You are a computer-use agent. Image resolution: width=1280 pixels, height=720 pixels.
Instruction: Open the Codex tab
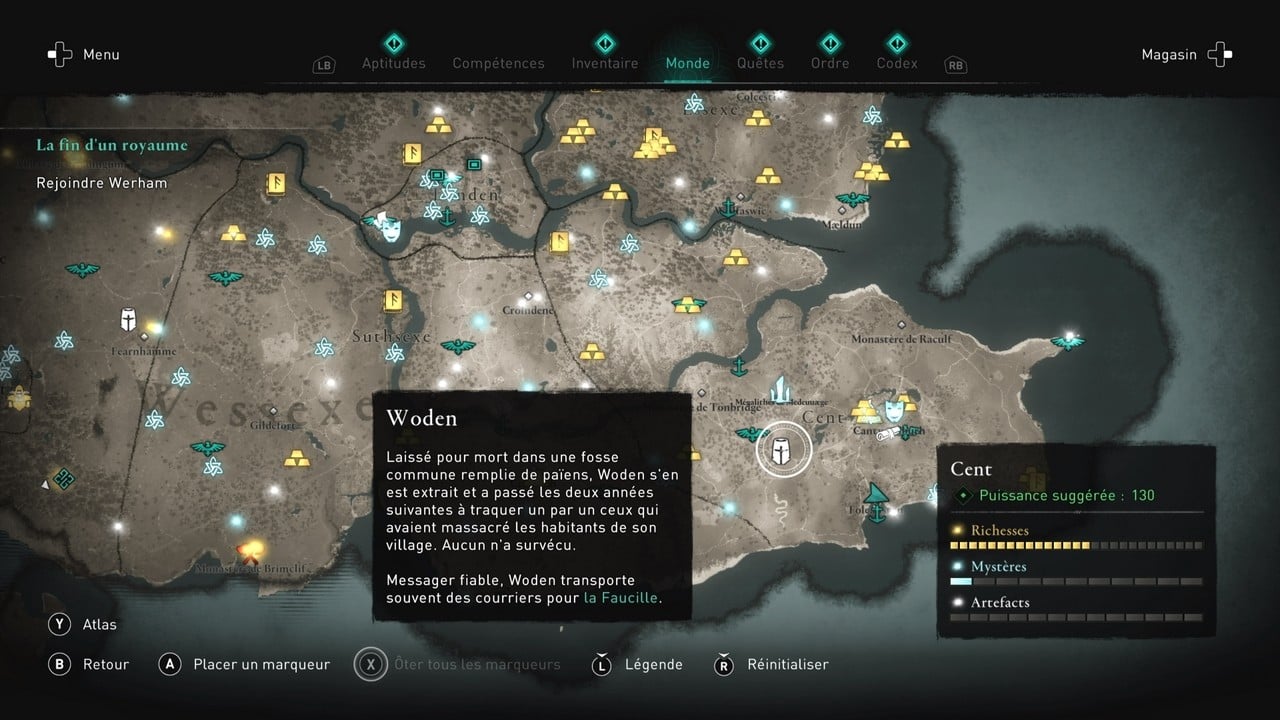point(897,62)
